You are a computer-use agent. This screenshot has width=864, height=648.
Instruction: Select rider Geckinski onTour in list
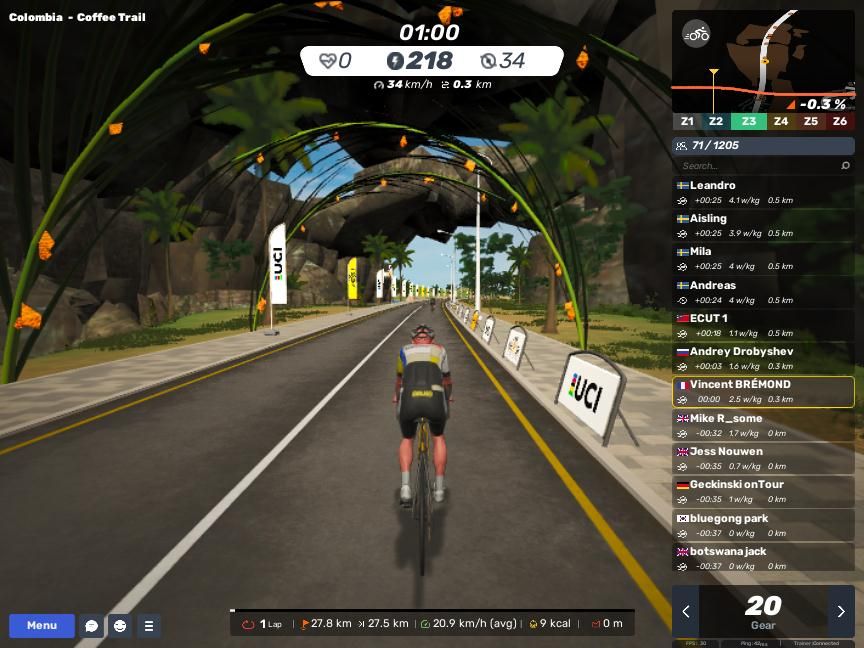(x=763, y=491)
